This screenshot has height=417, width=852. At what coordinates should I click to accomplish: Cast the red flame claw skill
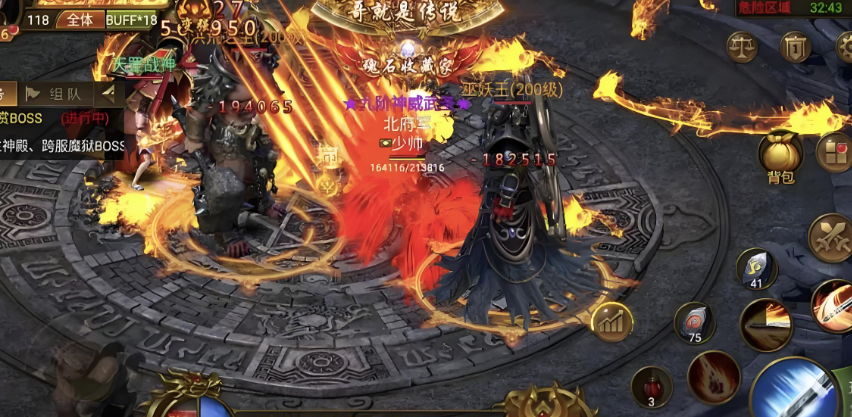(714, 378)
